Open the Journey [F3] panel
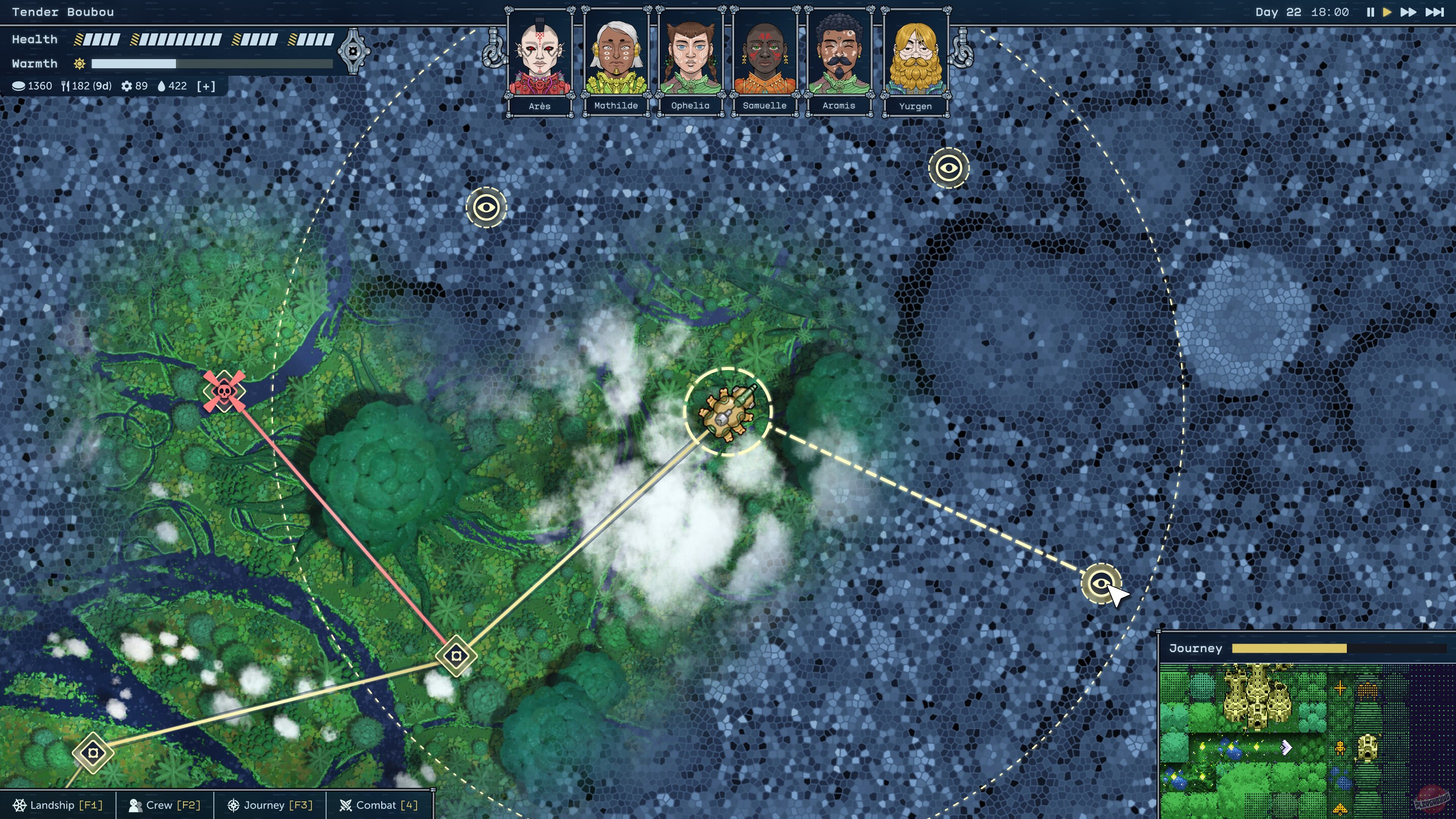The image size is (1456, 819). 269,805
